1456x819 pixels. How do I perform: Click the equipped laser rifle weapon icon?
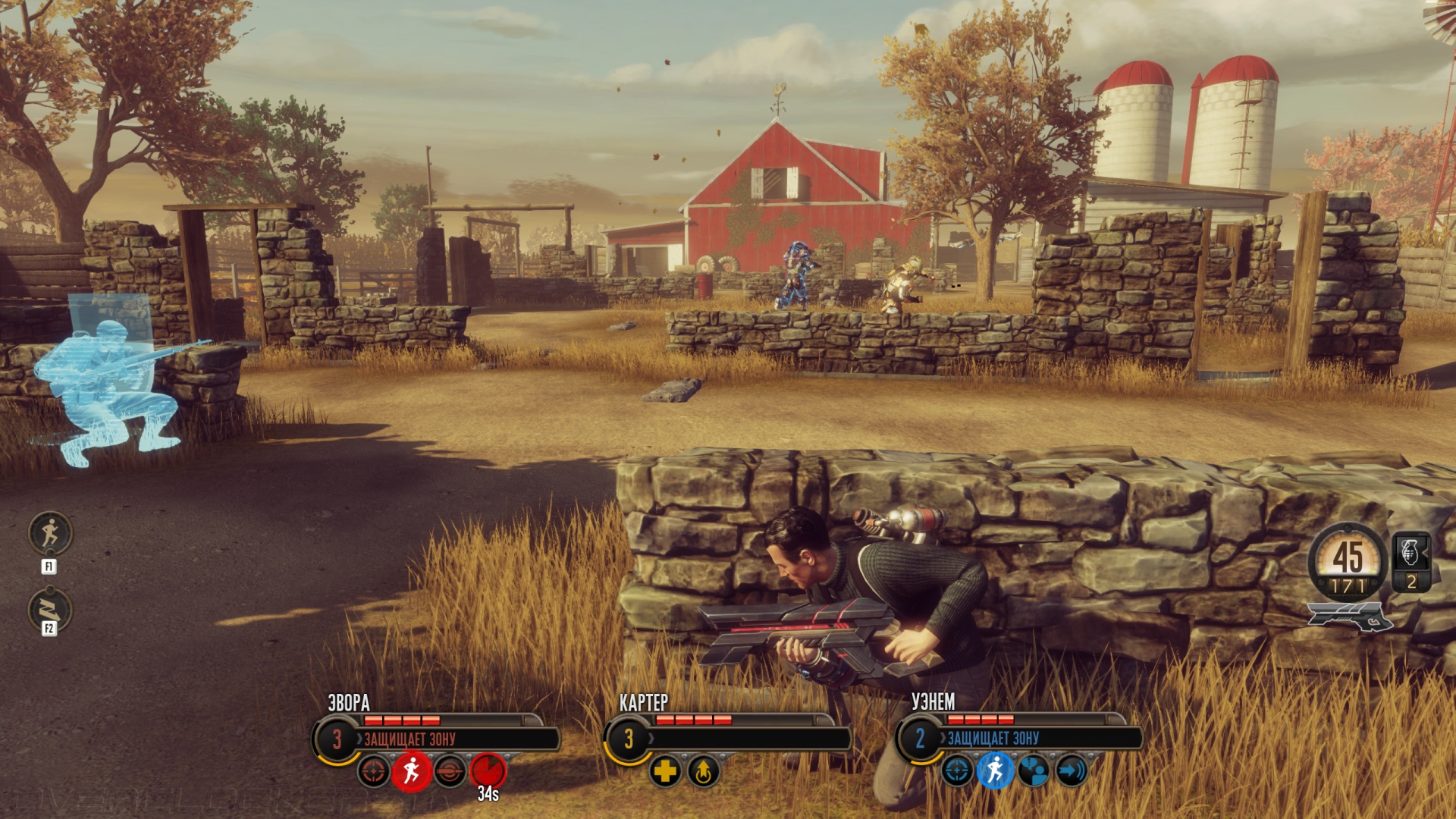pos(1350,618)
